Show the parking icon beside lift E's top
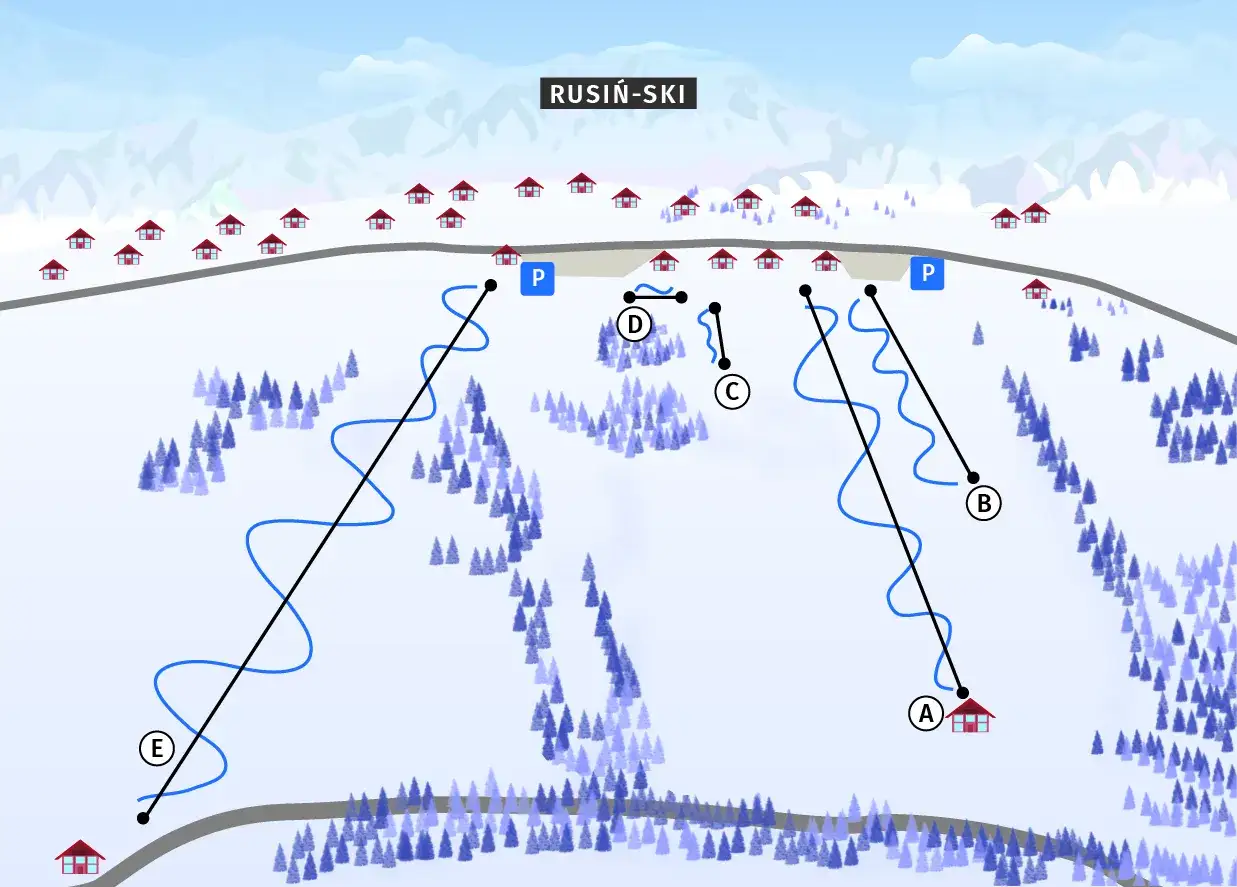1237x887 pixels. coord(537,278)
